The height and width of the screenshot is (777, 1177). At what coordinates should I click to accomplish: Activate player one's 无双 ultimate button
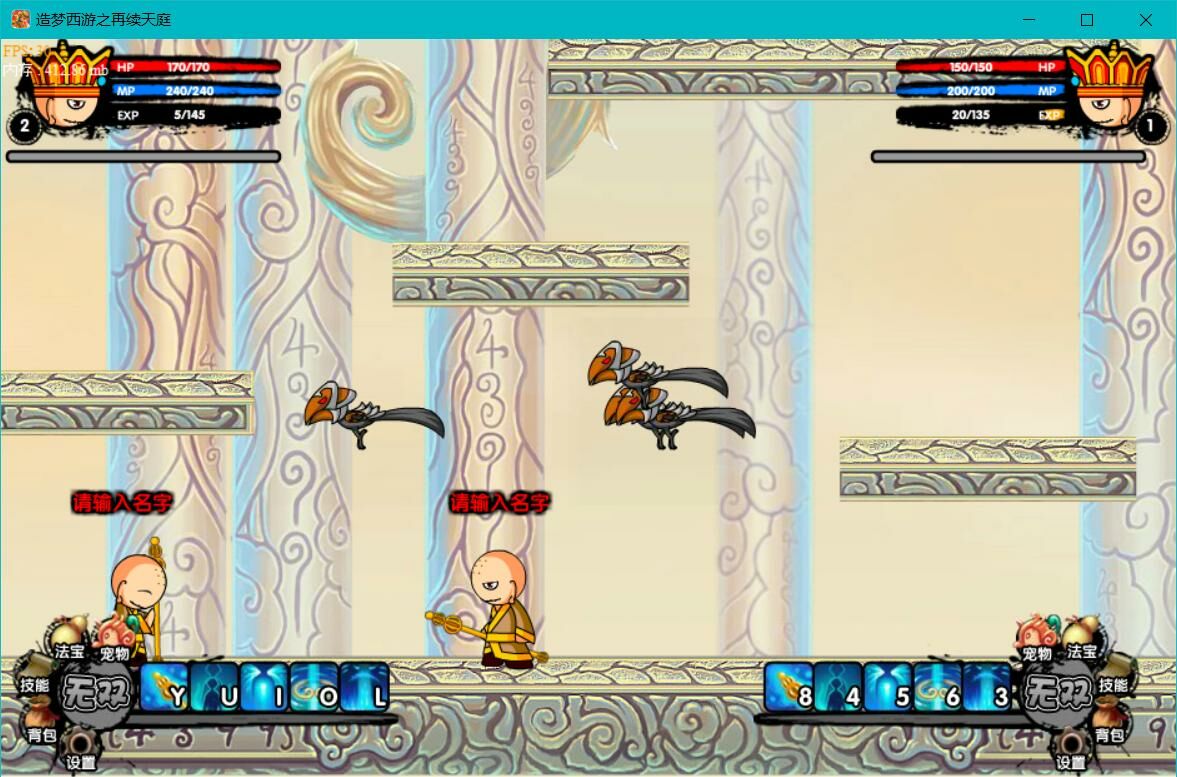97,690
